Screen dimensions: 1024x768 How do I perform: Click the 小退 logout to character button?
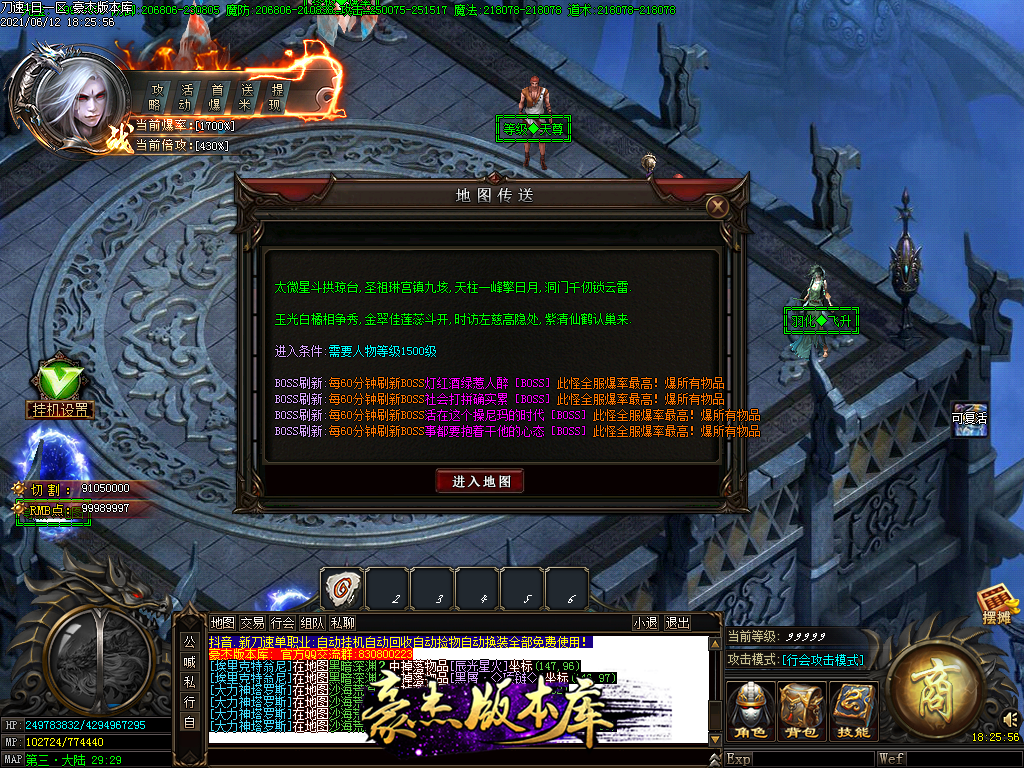pyautogui.click(x=646, y=623)
